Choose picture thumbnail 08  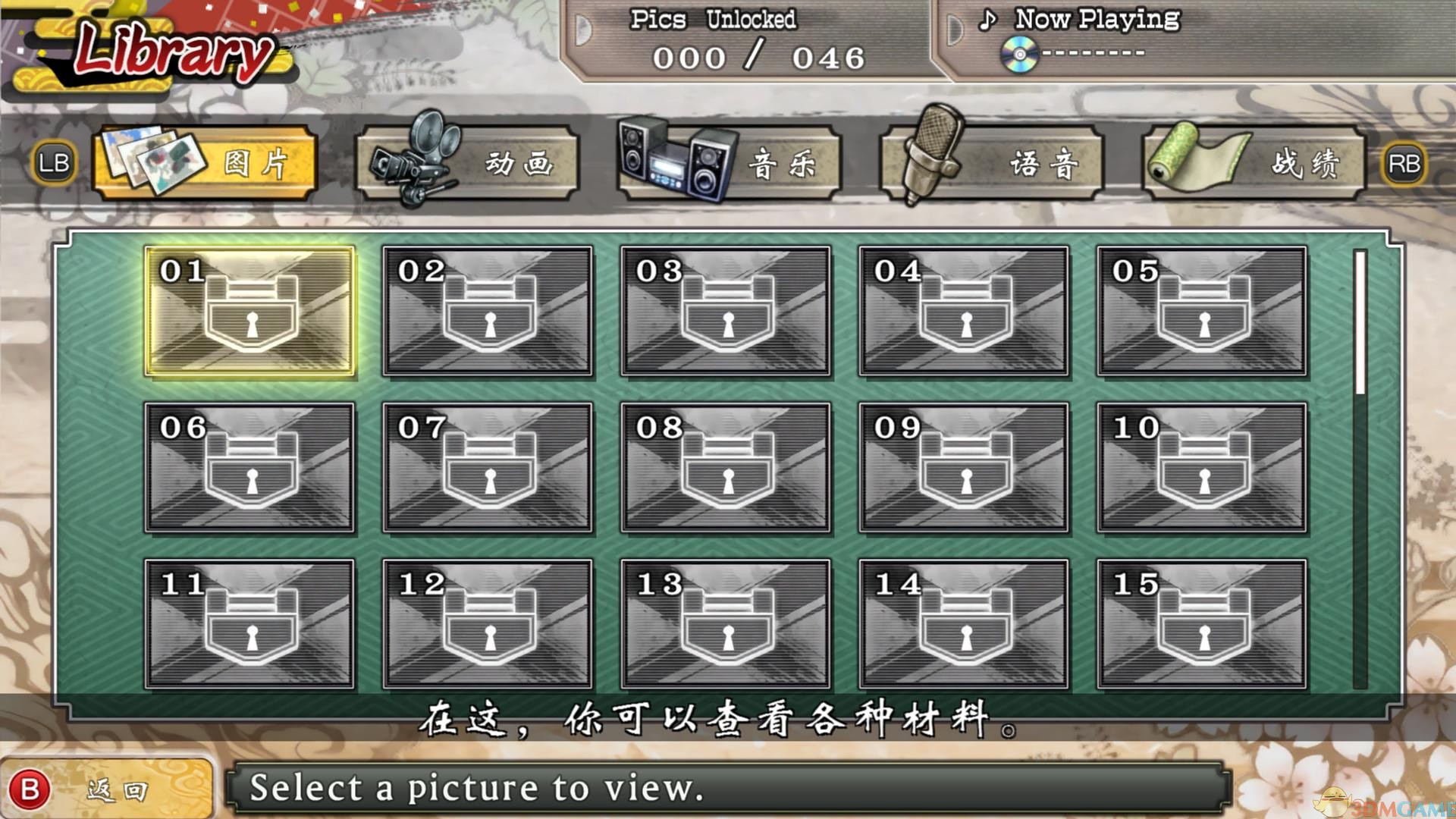pyautogui.click(x=726, y=467)
